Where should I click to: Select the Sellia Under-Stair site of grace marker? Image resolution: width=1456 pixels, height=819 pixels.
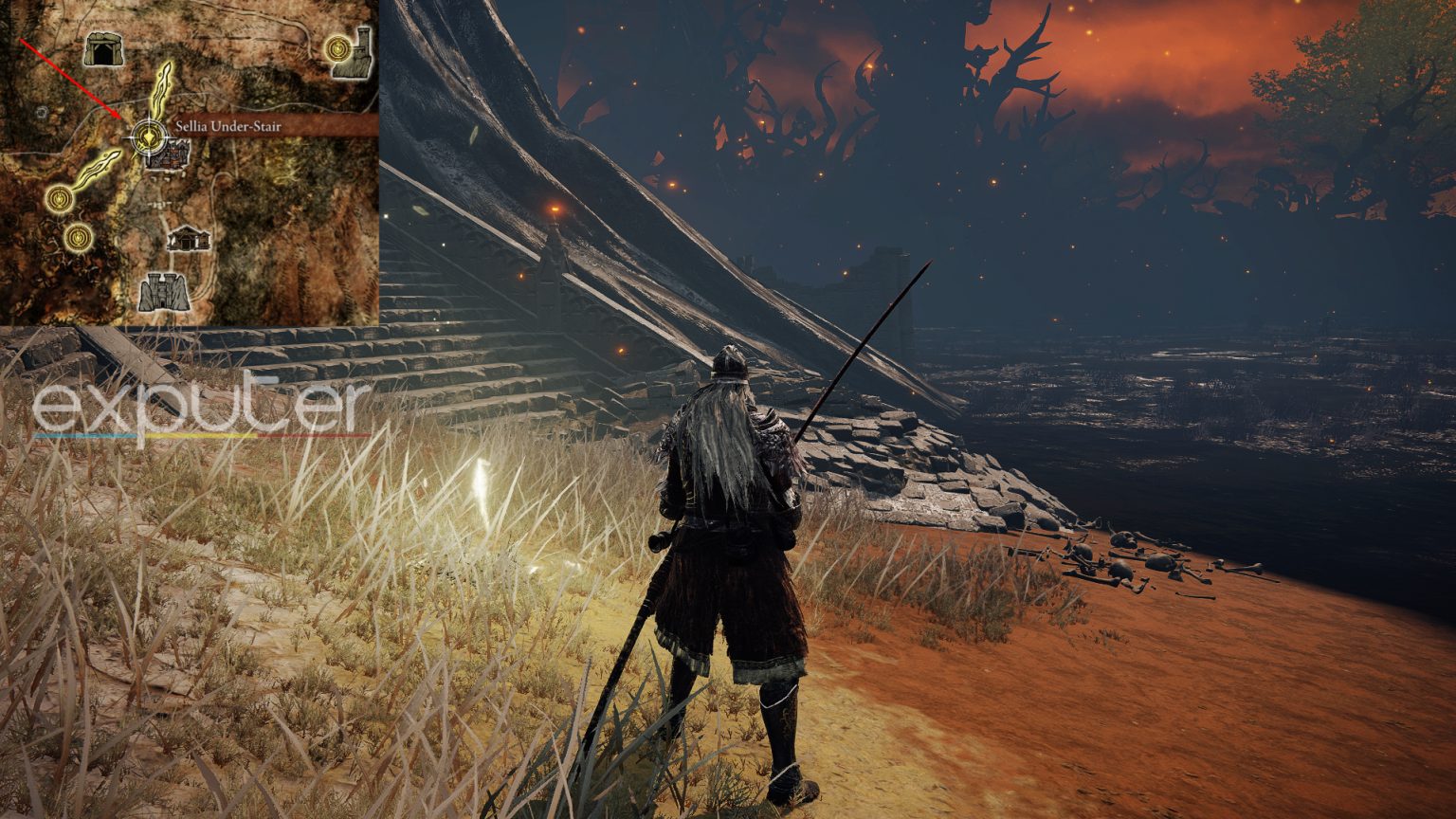point(148,133)
